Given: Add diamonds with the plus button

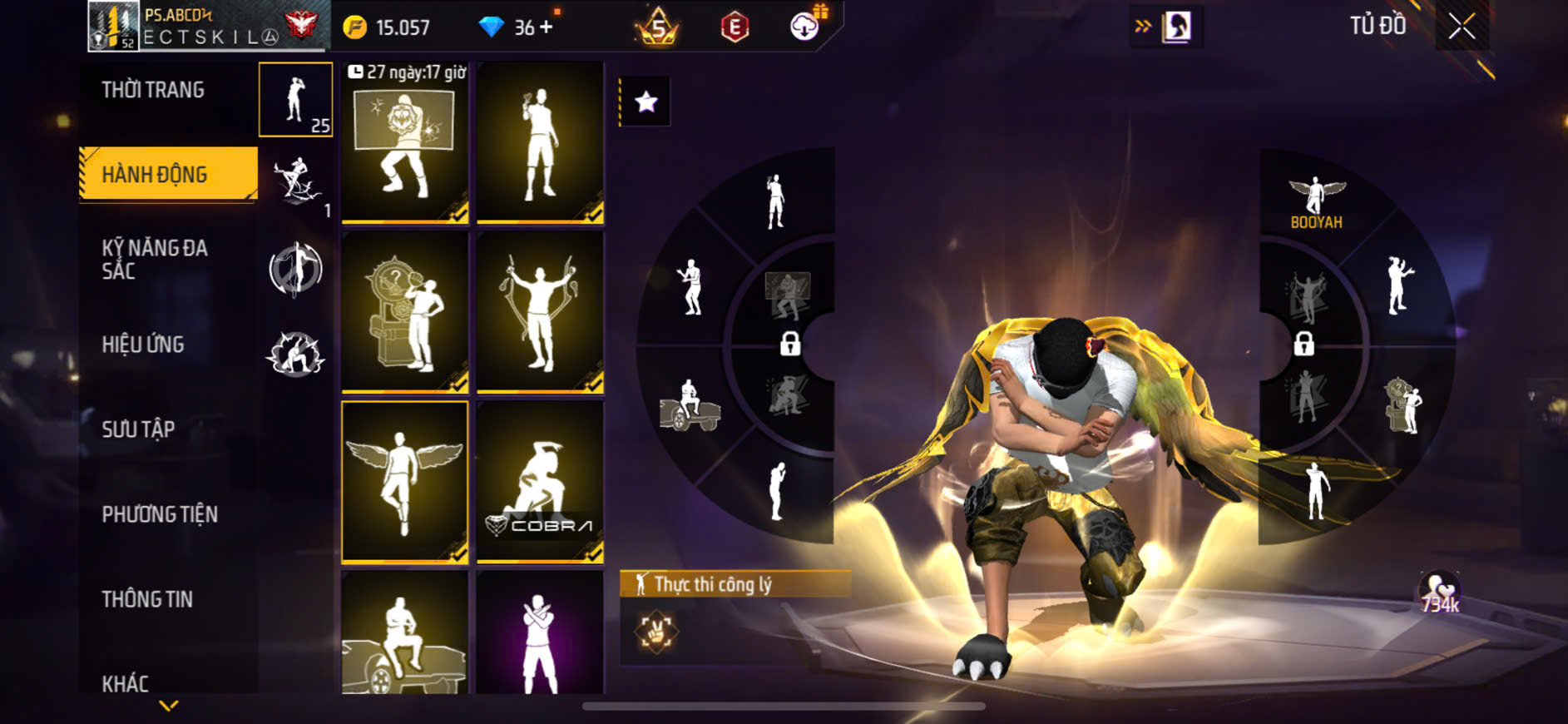Looking at the screenshot, I should click(546, 27).
